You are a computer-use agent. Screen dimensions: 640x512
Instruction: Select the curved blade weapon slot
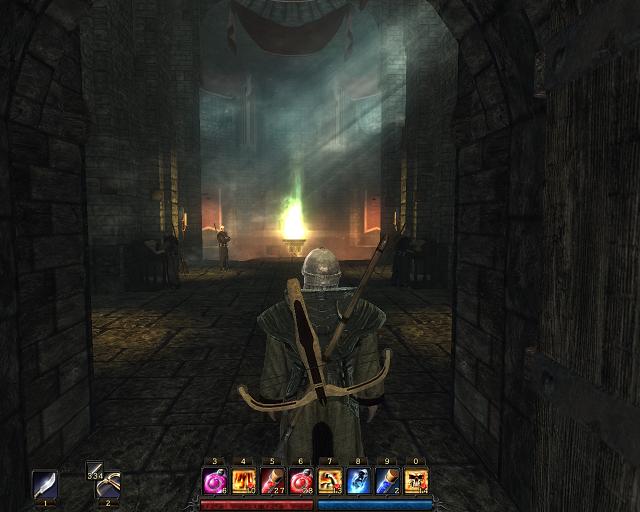[45, 484]
